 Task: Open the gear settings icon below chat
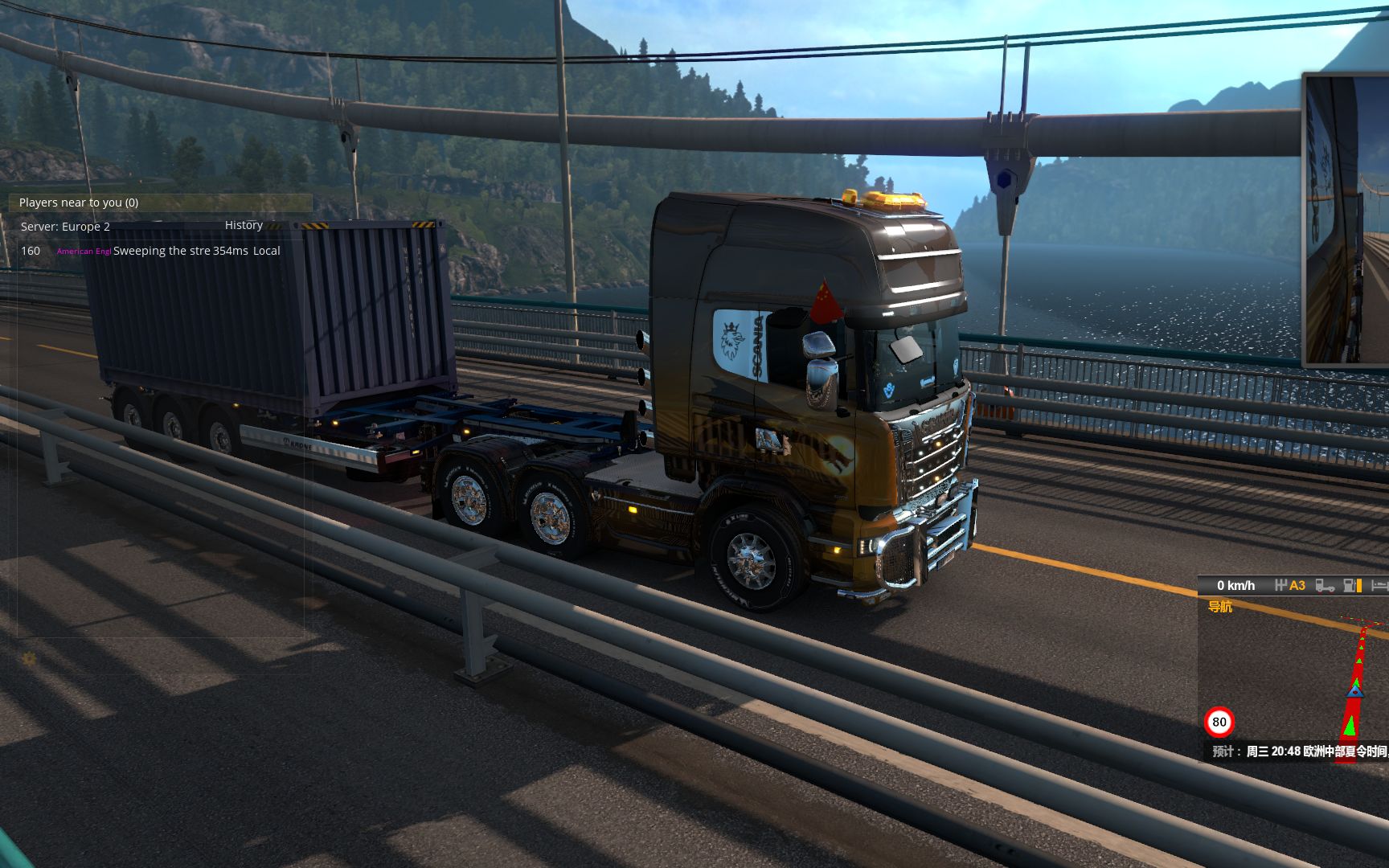tap(29, 659)
